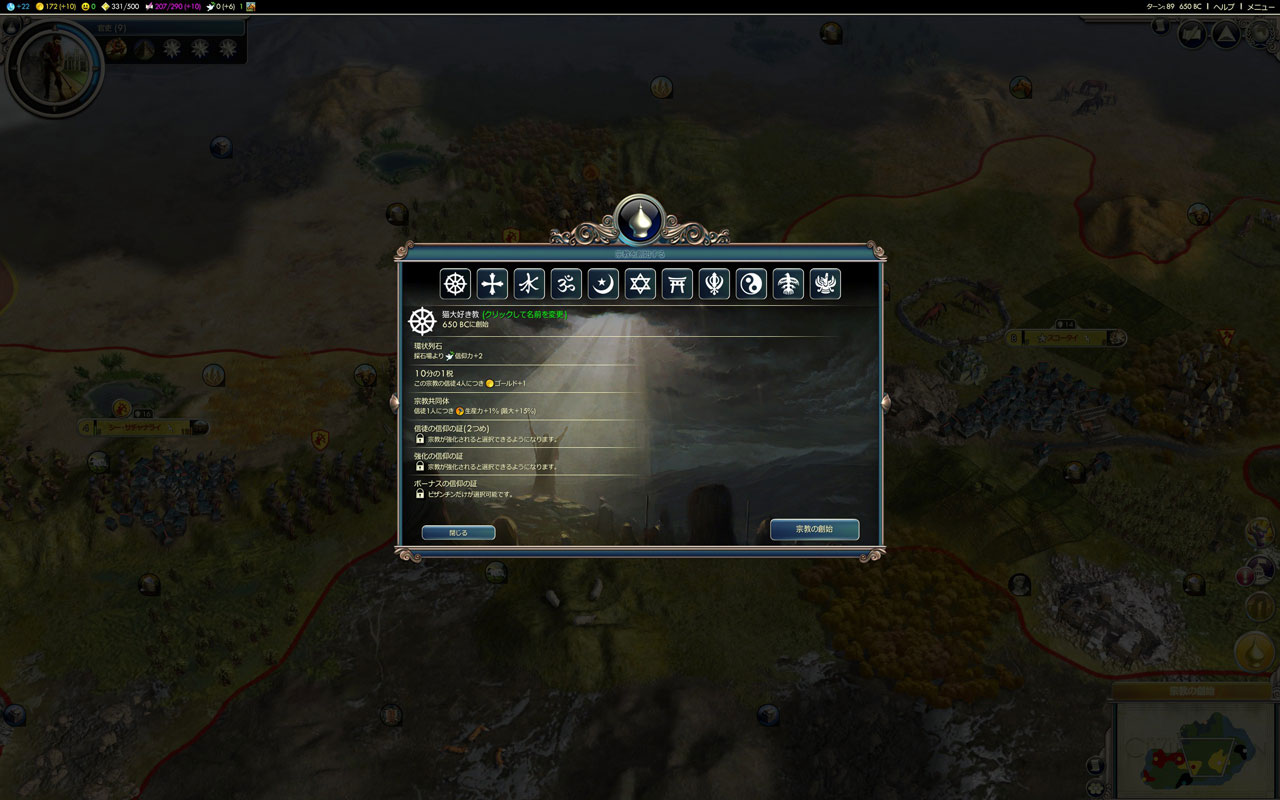Screen dimensions: 1280x800
Task: Pick the Confucianism water character icon
Action: click(x=529, y=284)
